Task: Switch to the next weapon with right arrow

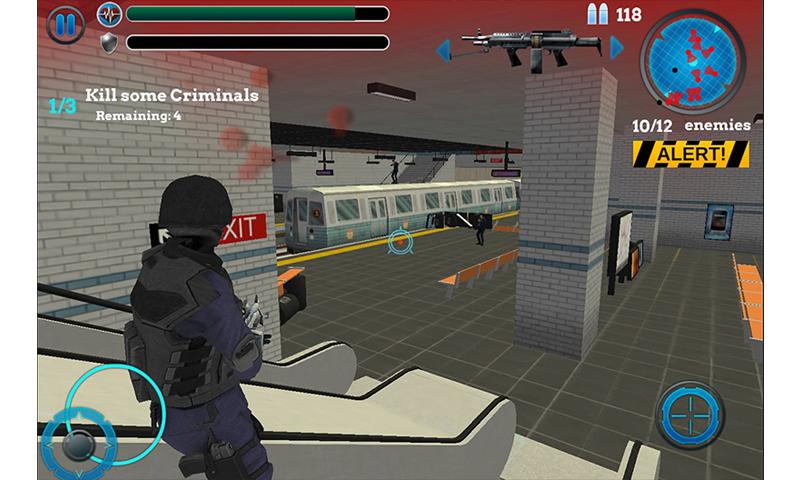Action: click(x=617, y=47)
